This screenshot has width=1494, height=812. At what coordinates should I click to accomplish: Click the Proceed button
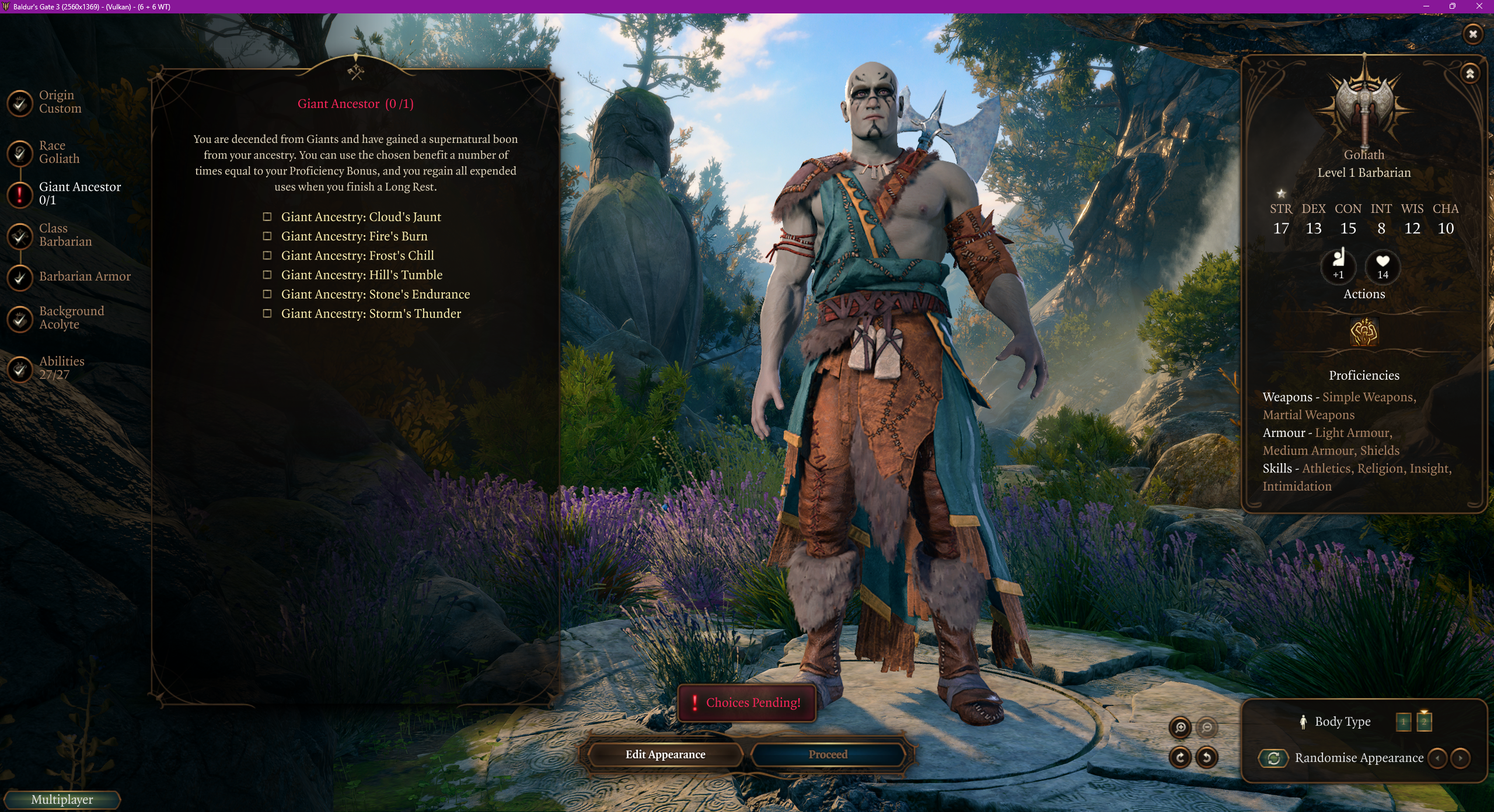point(828,755)
